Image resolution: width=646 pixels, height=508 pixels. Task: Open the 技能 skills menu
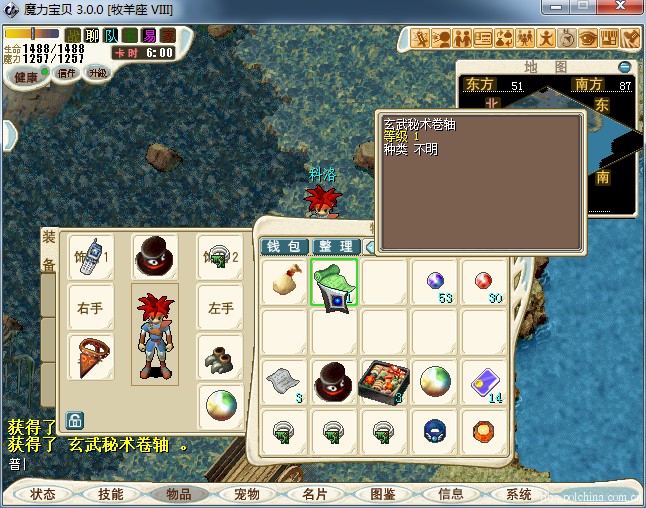(111, 494)
